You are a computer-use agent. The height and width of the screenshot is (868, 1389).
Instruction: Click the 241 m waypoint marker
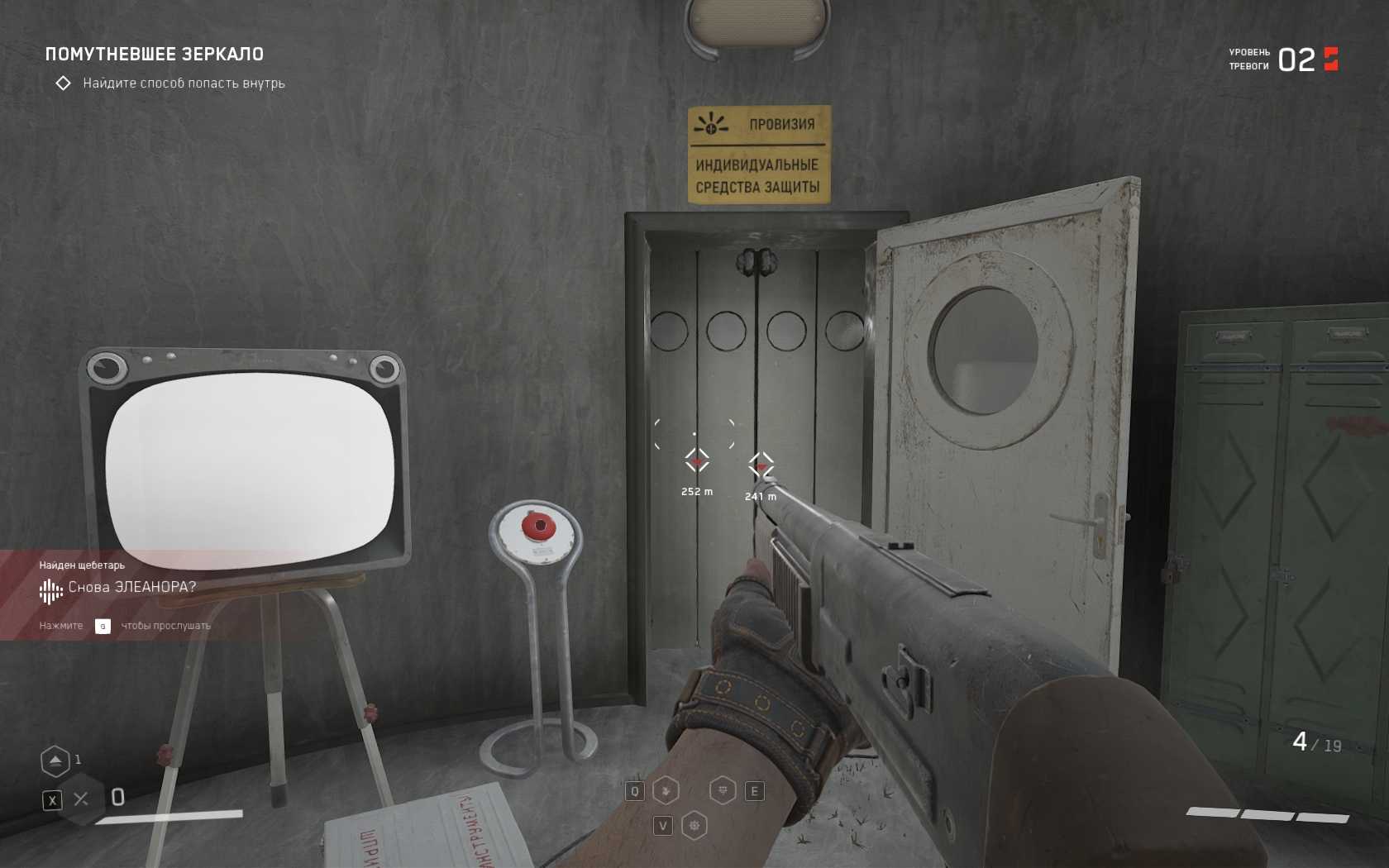point(761,465)
